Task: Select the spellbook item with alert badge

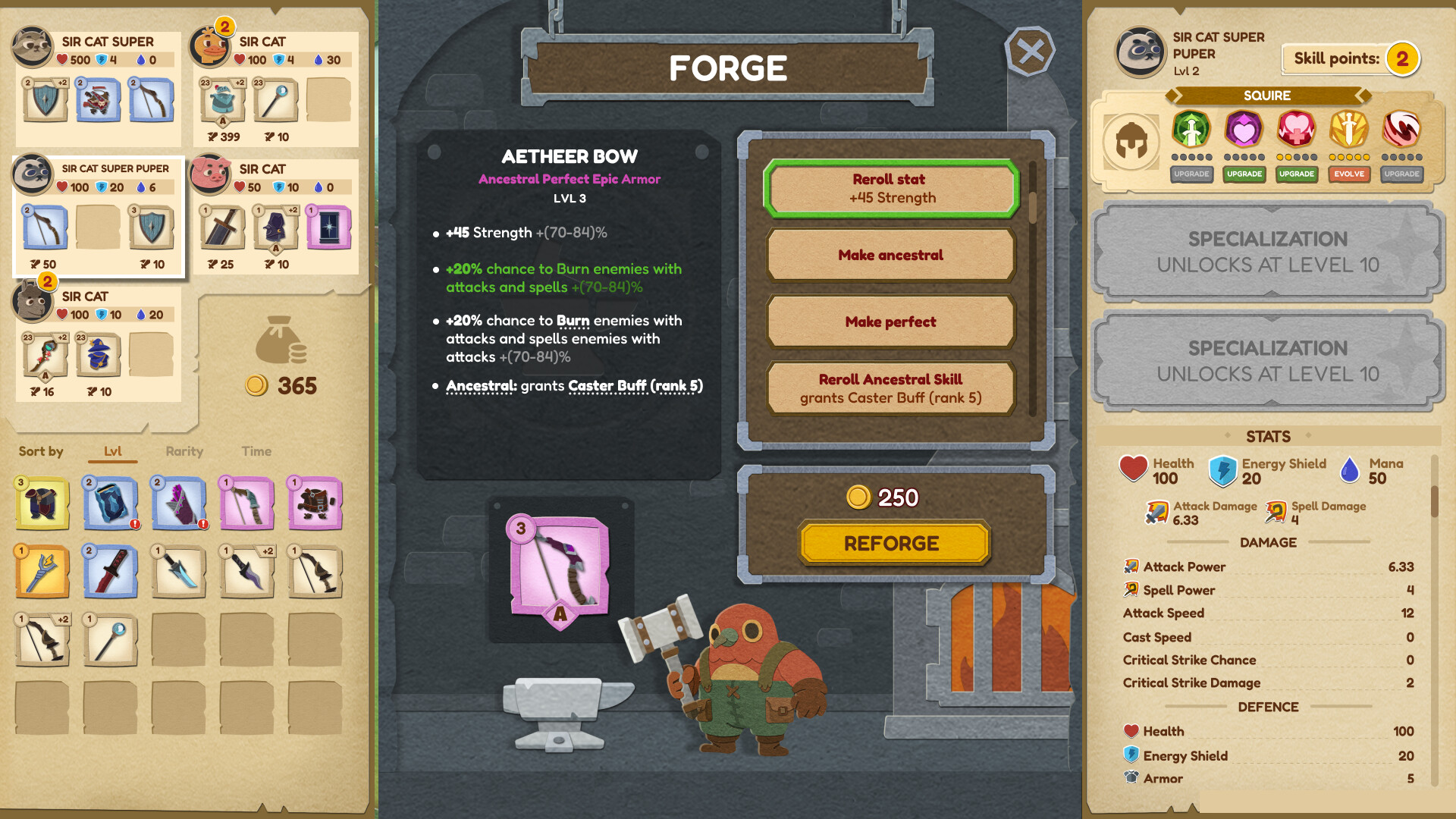Action: click(111, 502)
